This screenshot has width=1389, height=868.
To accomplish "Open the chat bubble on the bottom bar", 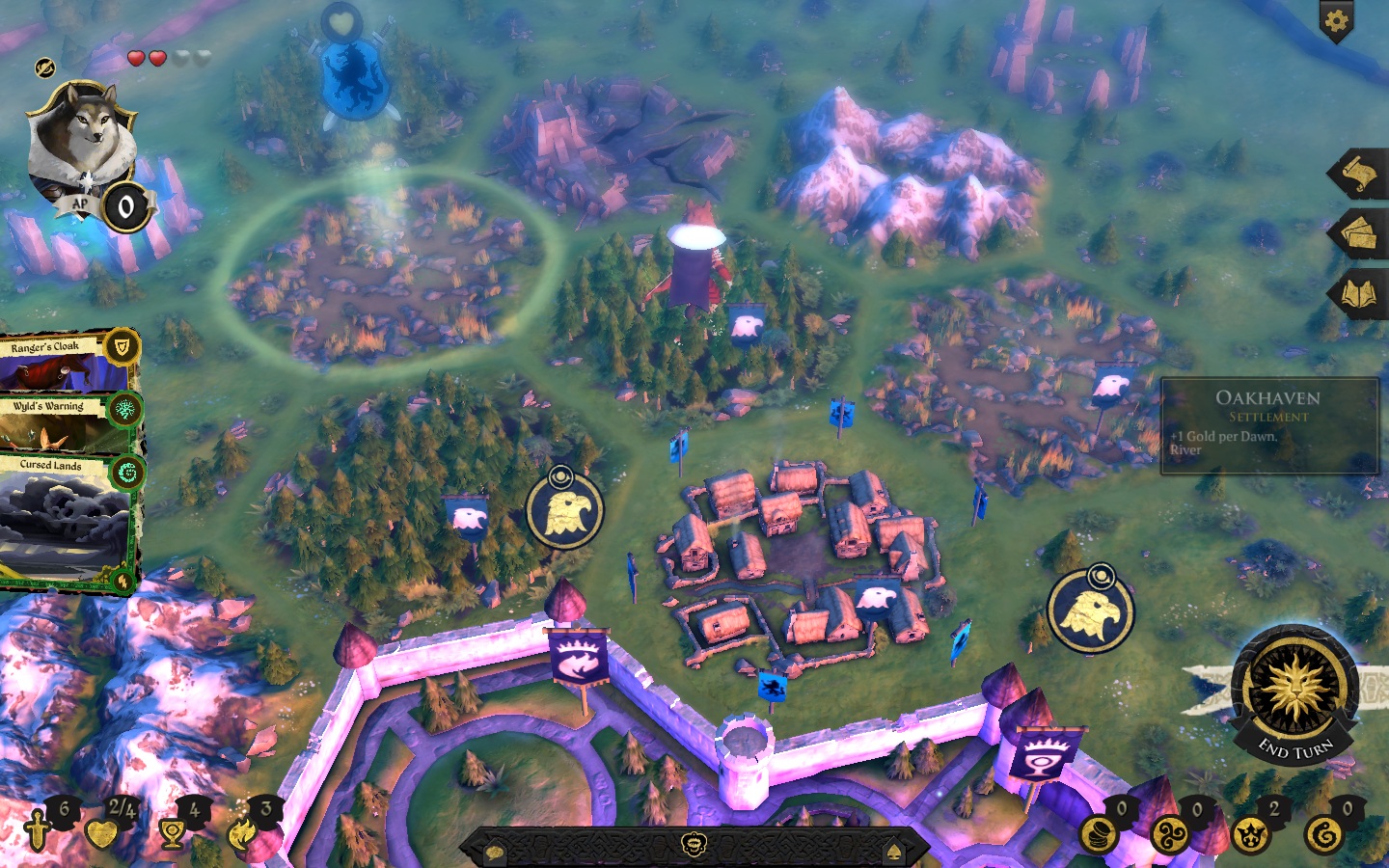I will [x=495, y=852].
